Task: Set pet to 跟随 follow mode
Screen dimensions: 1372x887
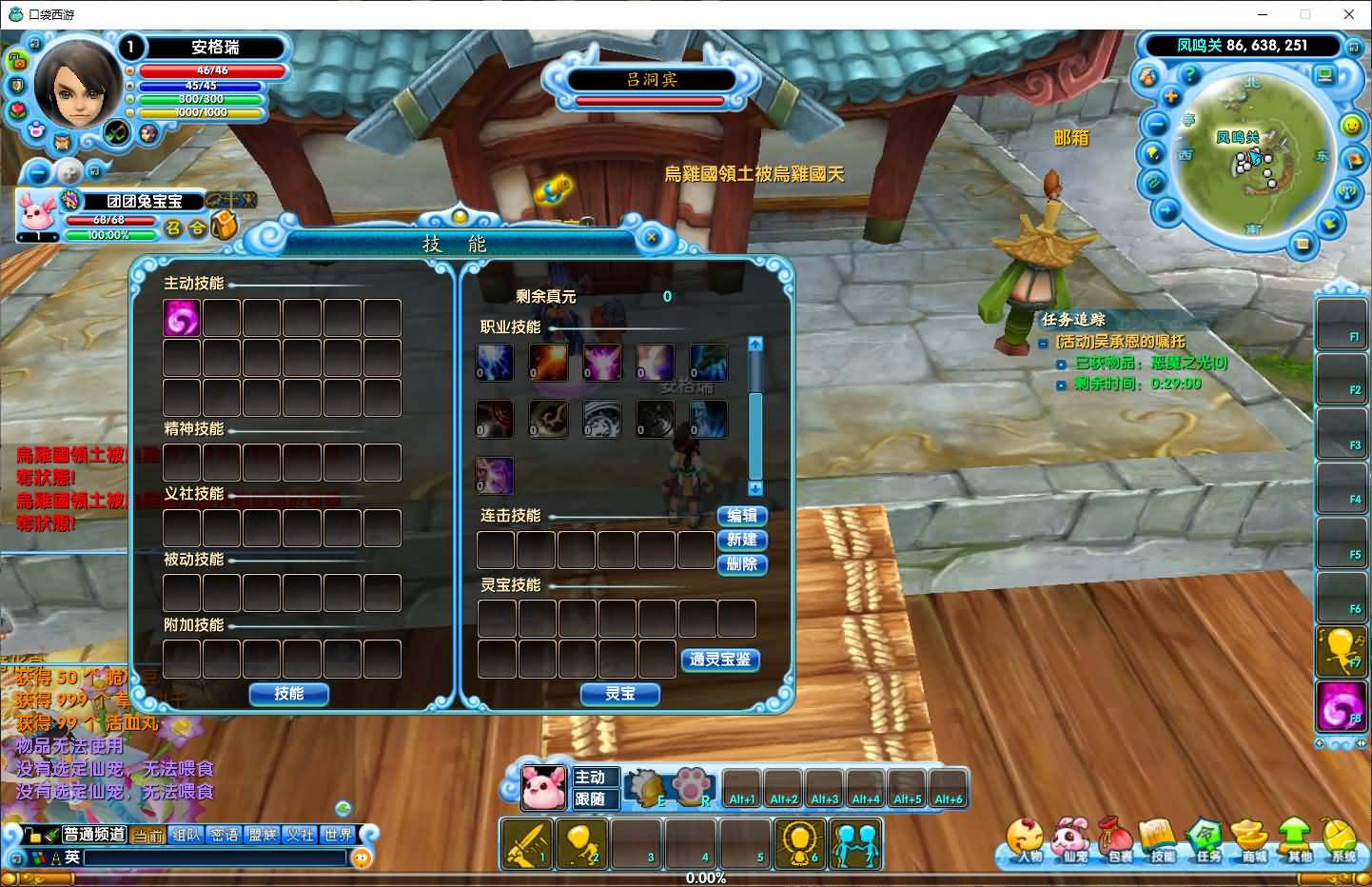Action: 590,799
